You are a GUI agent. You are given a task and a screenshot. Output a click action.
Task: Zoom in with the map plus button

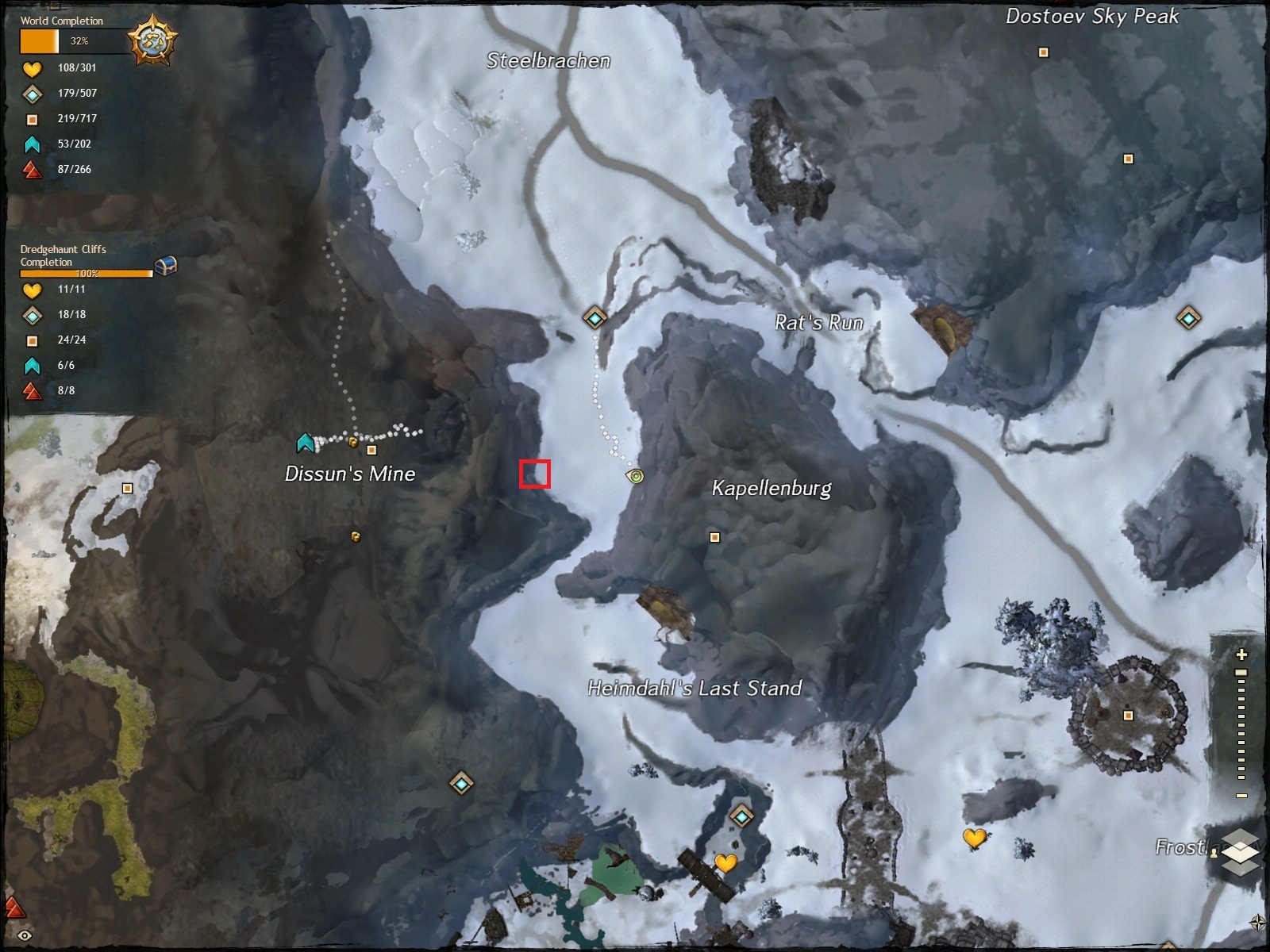[1241, 655]
